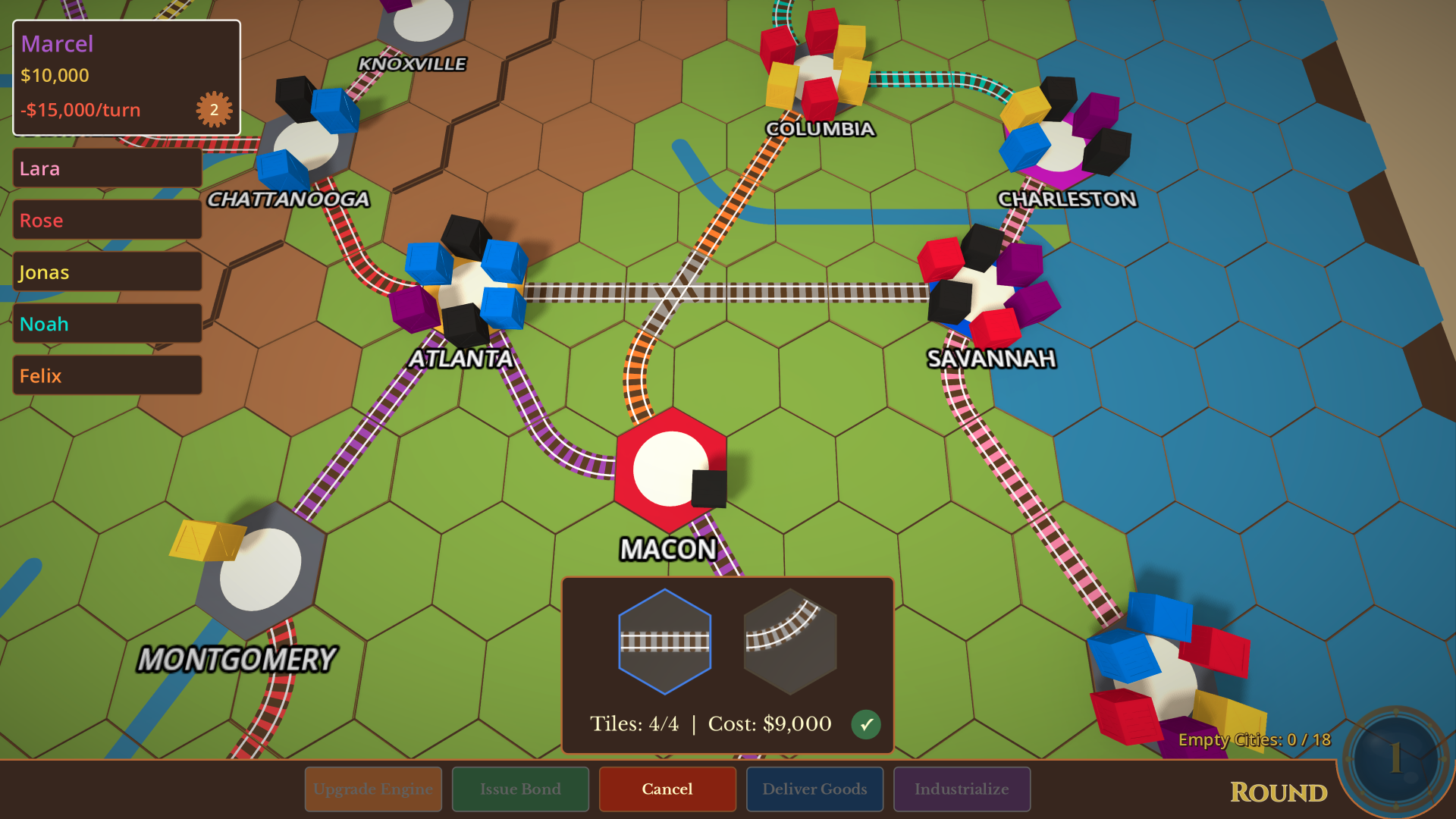Expand player Jonas's panel
The width and height of the screenshot is (1456, 819).
[x=106, y=271]
